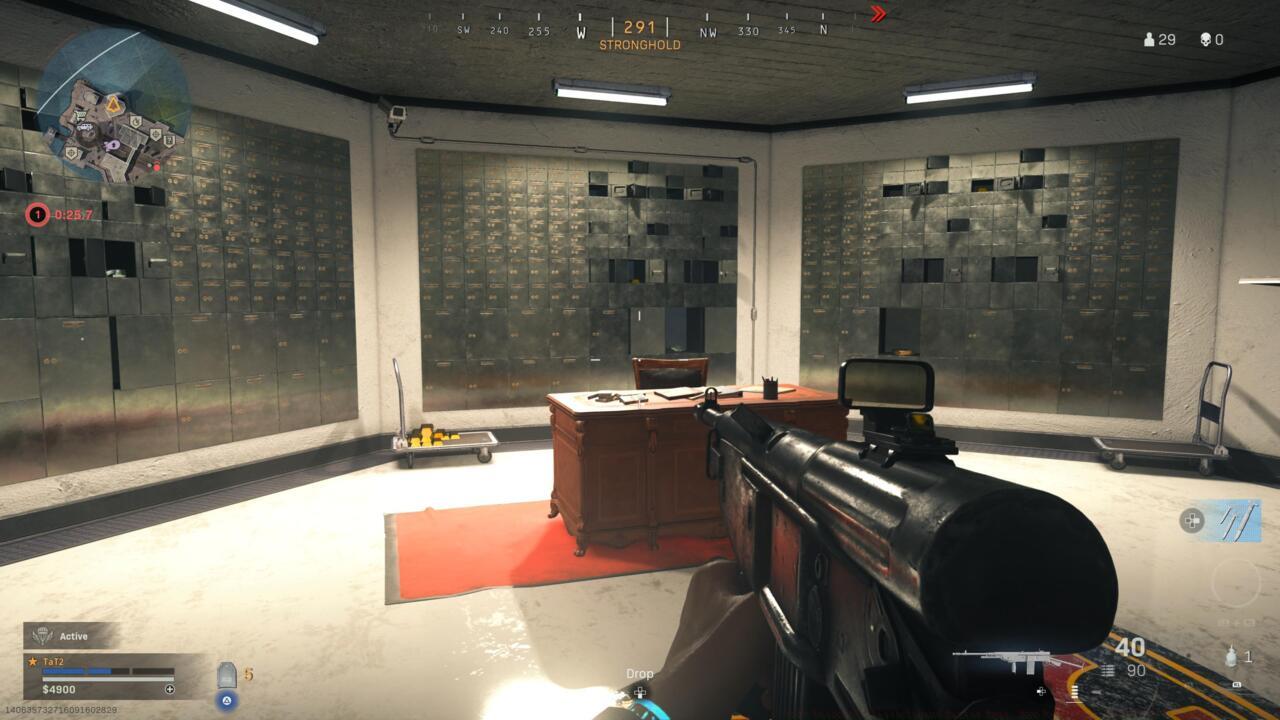Click the parachute Active status icon

tap(43, 636)
